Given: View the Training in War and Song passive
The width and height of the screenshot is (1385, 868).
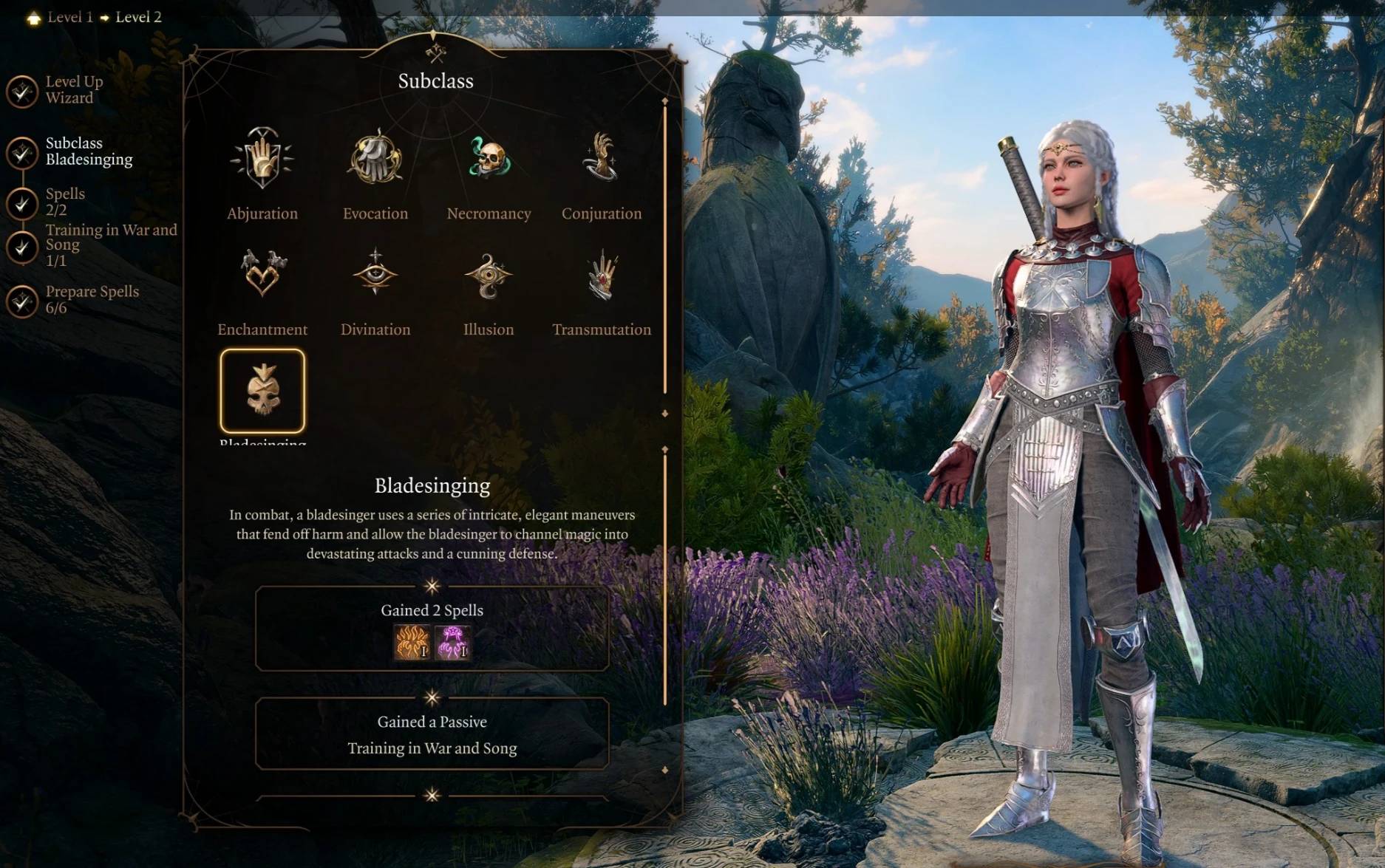Looking at the screenshot, I should click(432, 748).
